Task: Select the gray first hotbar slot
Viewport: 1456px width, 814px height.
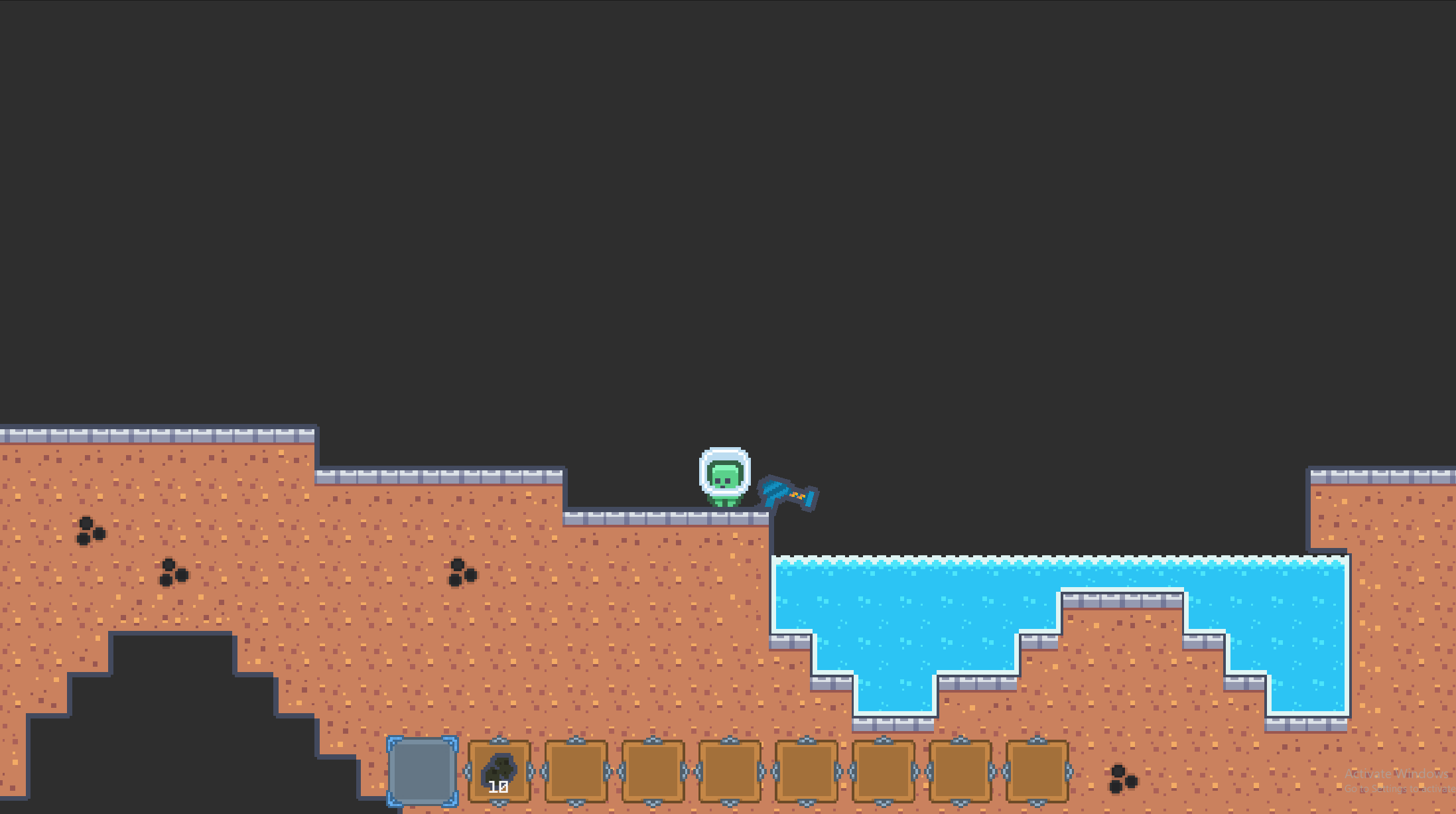Action: coord(423,772)
